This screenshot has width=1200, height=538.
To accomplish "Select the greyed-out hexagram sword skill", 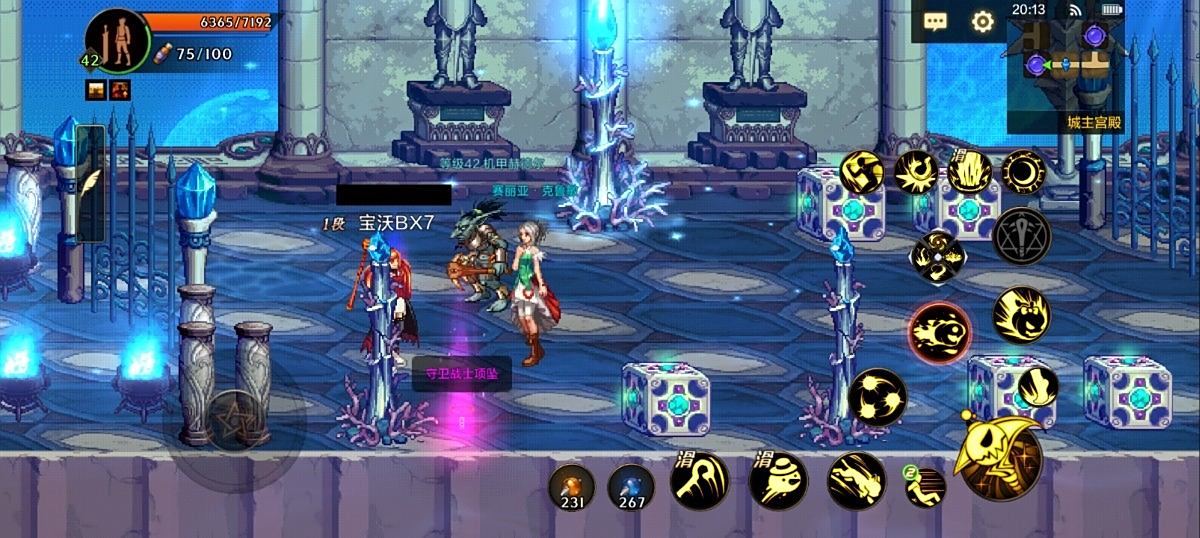I will point(1022,236).
